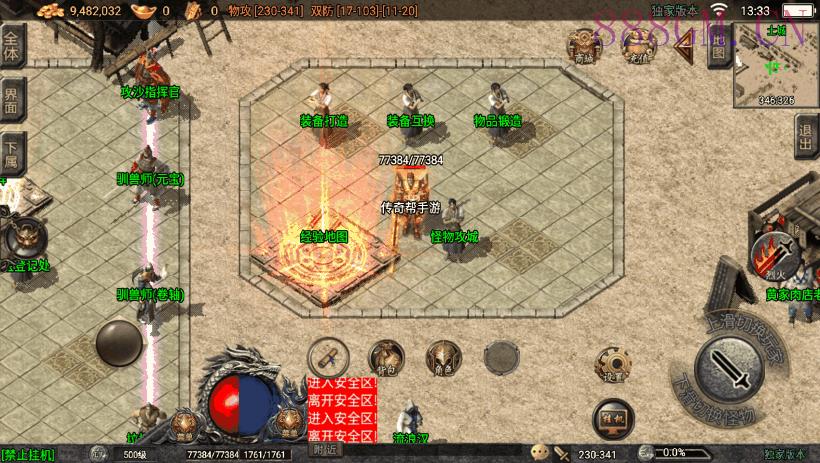Screen dimensions: 820x463
Task: Select the 界面 tab on the left edge
Action: (x=11, y=98)
